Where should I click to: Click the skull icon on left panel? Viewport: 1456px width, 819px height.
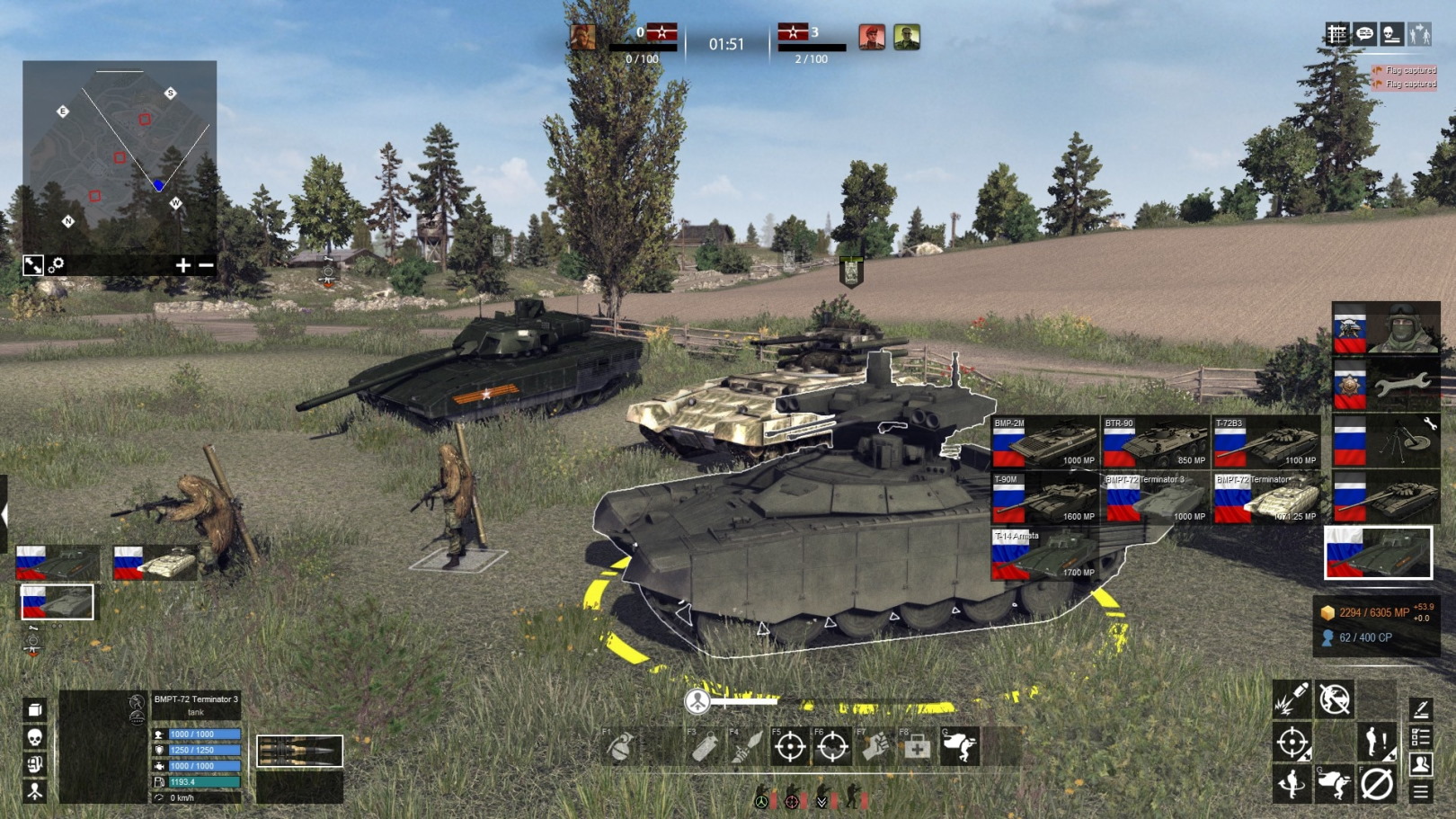pos(34,737)
